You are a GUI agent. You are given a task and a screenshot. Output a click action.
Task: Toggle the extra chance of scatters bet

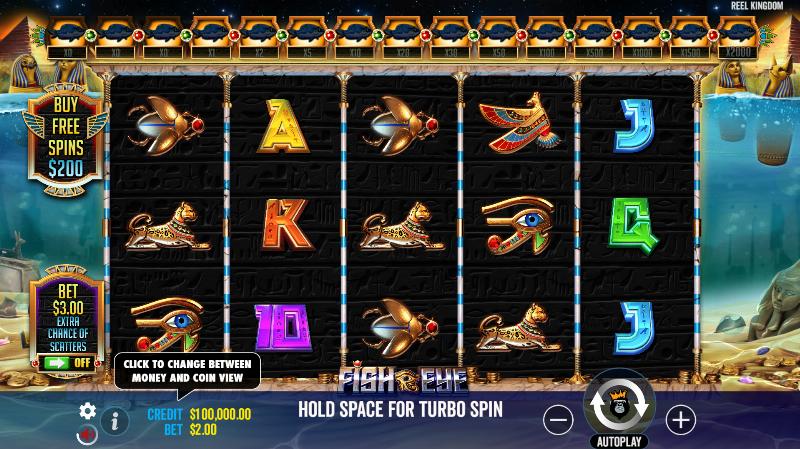67,362
